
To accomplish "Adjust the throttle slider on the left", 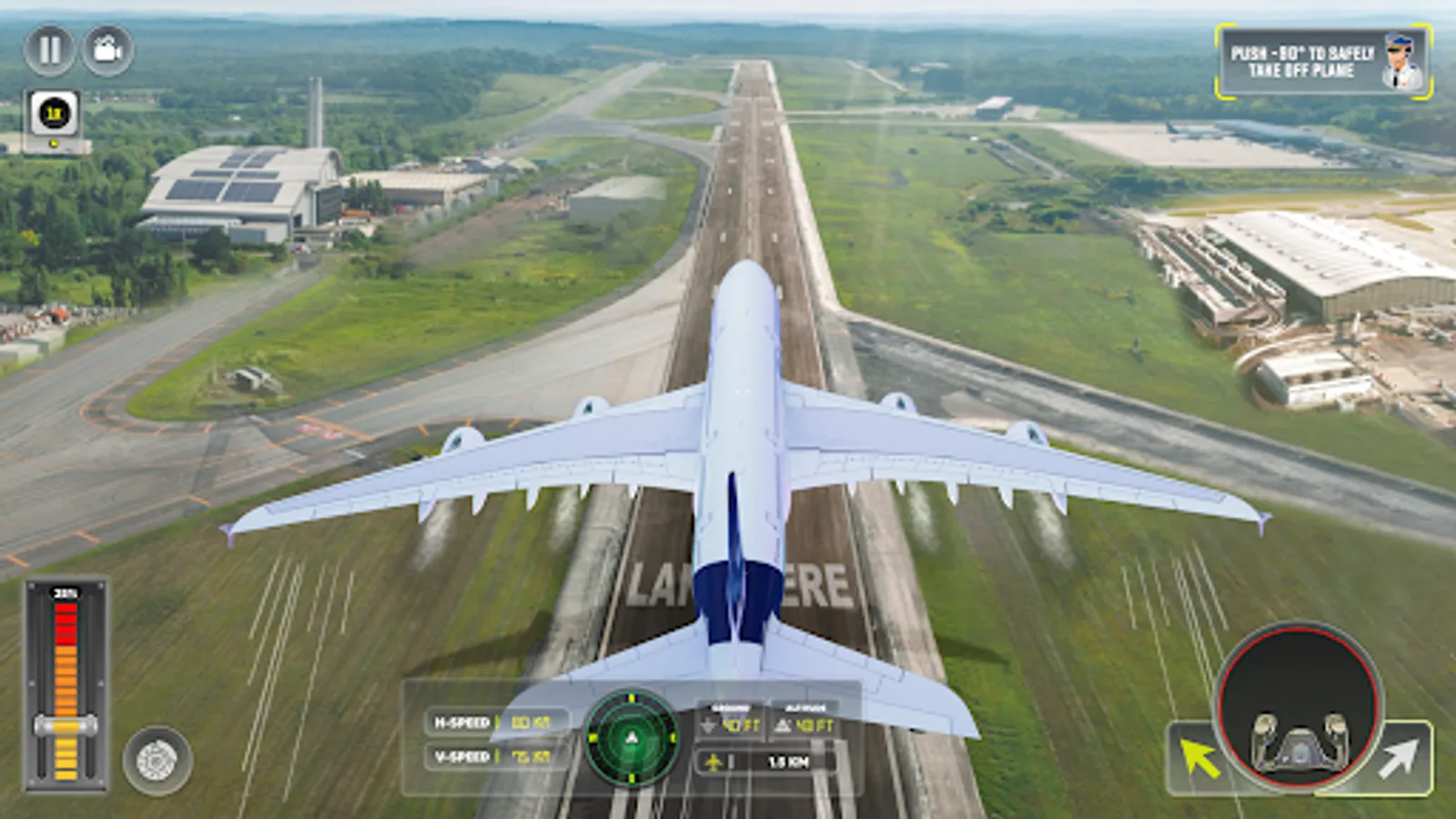I will (66, 725).
